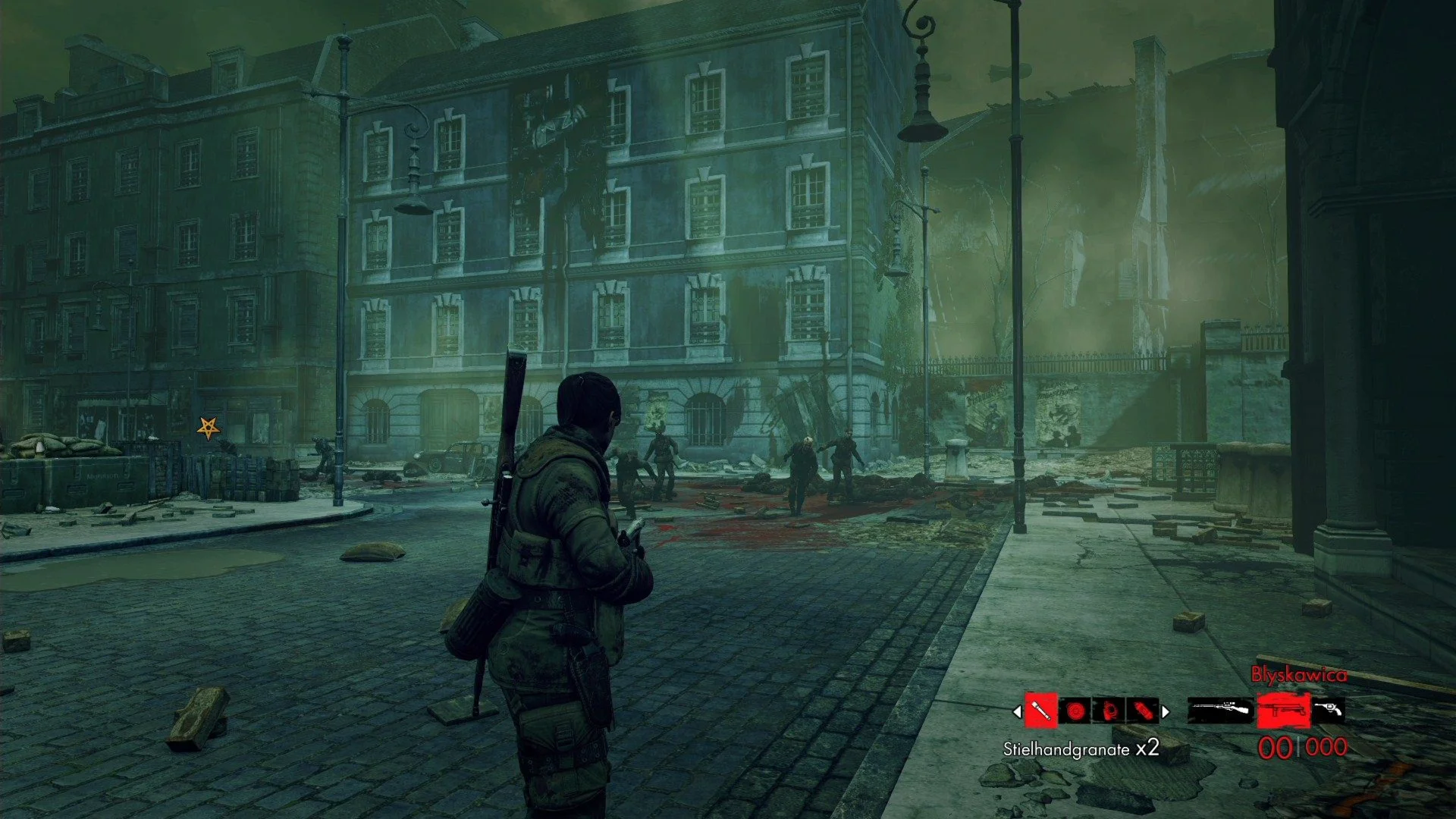
Task: Equip the revolver sidearm
Action: [1328, 710]
